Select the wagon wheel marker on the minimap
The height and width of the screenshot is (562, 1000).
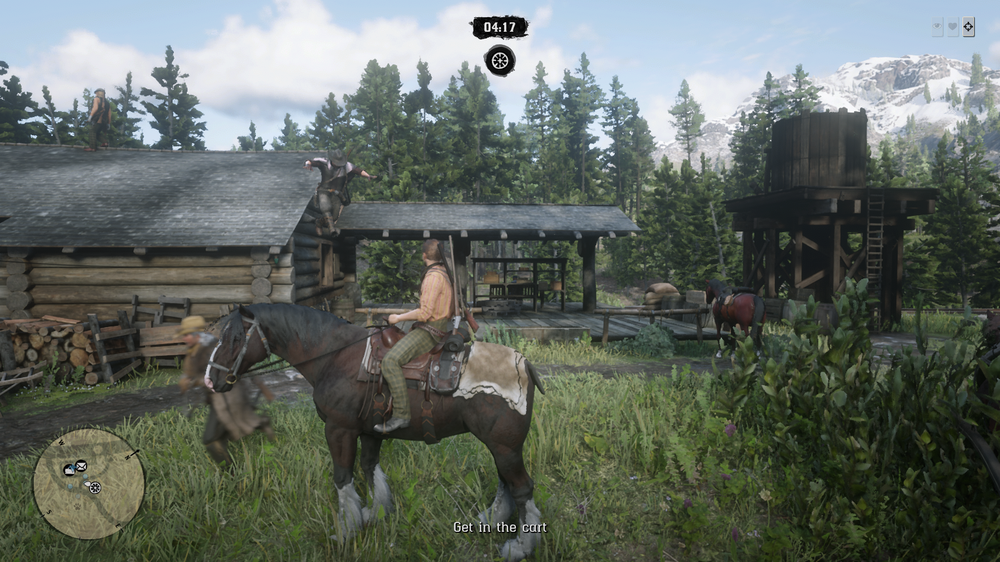click(x=95, y=488)
